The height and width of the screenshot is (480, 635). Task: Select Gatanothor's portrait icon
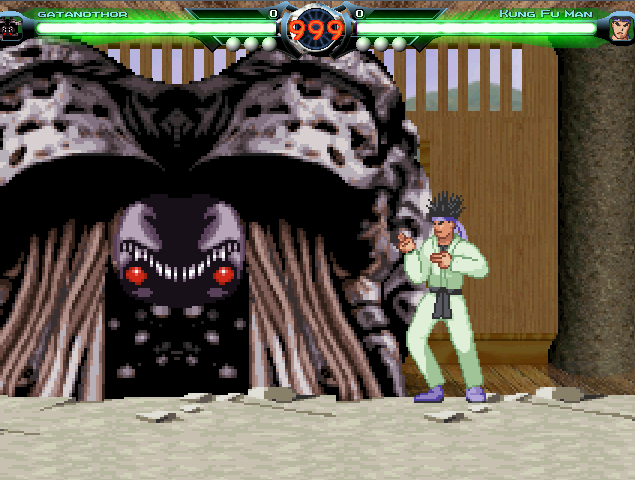(x=11, y=28)
